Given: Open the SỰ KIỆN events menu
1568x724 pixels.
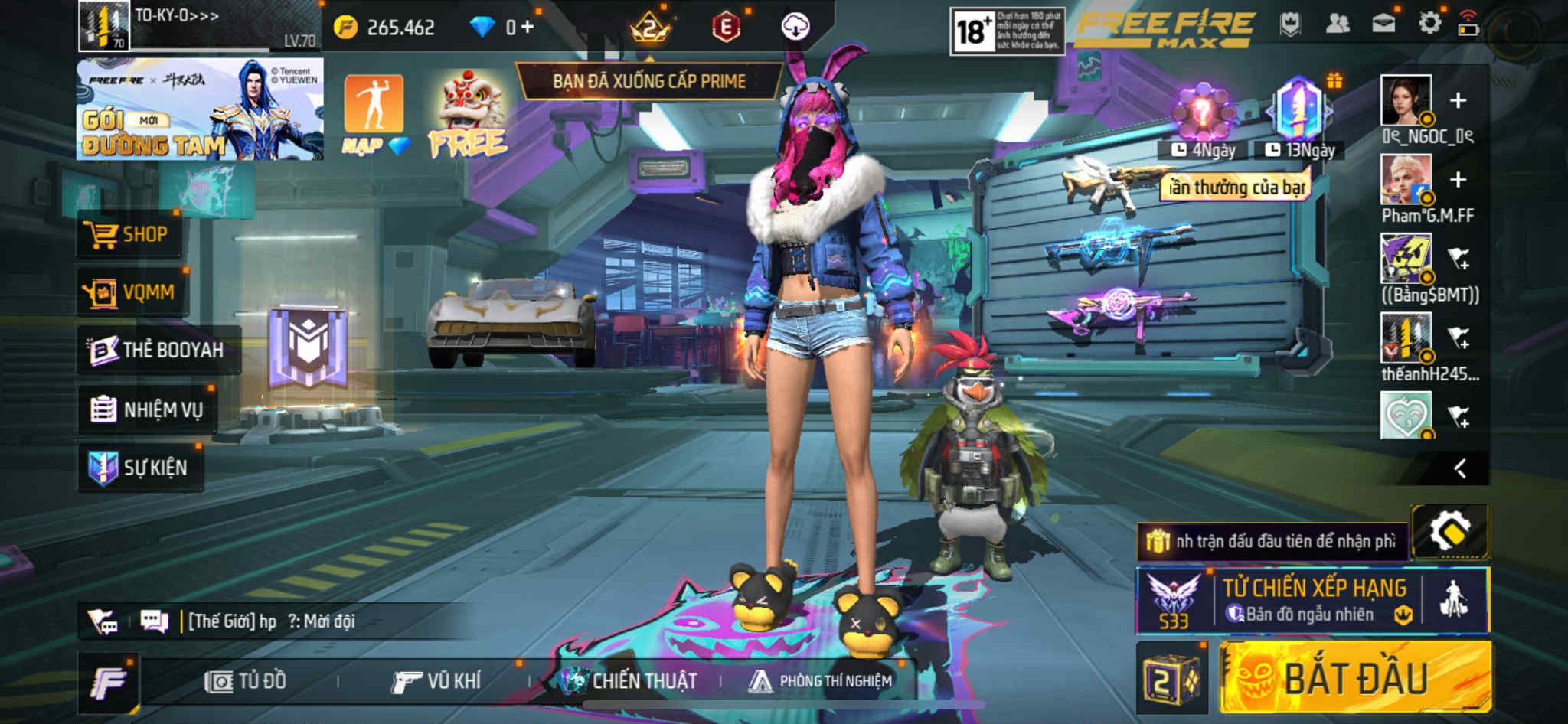Looking at the screenshot, I should 141,468.
